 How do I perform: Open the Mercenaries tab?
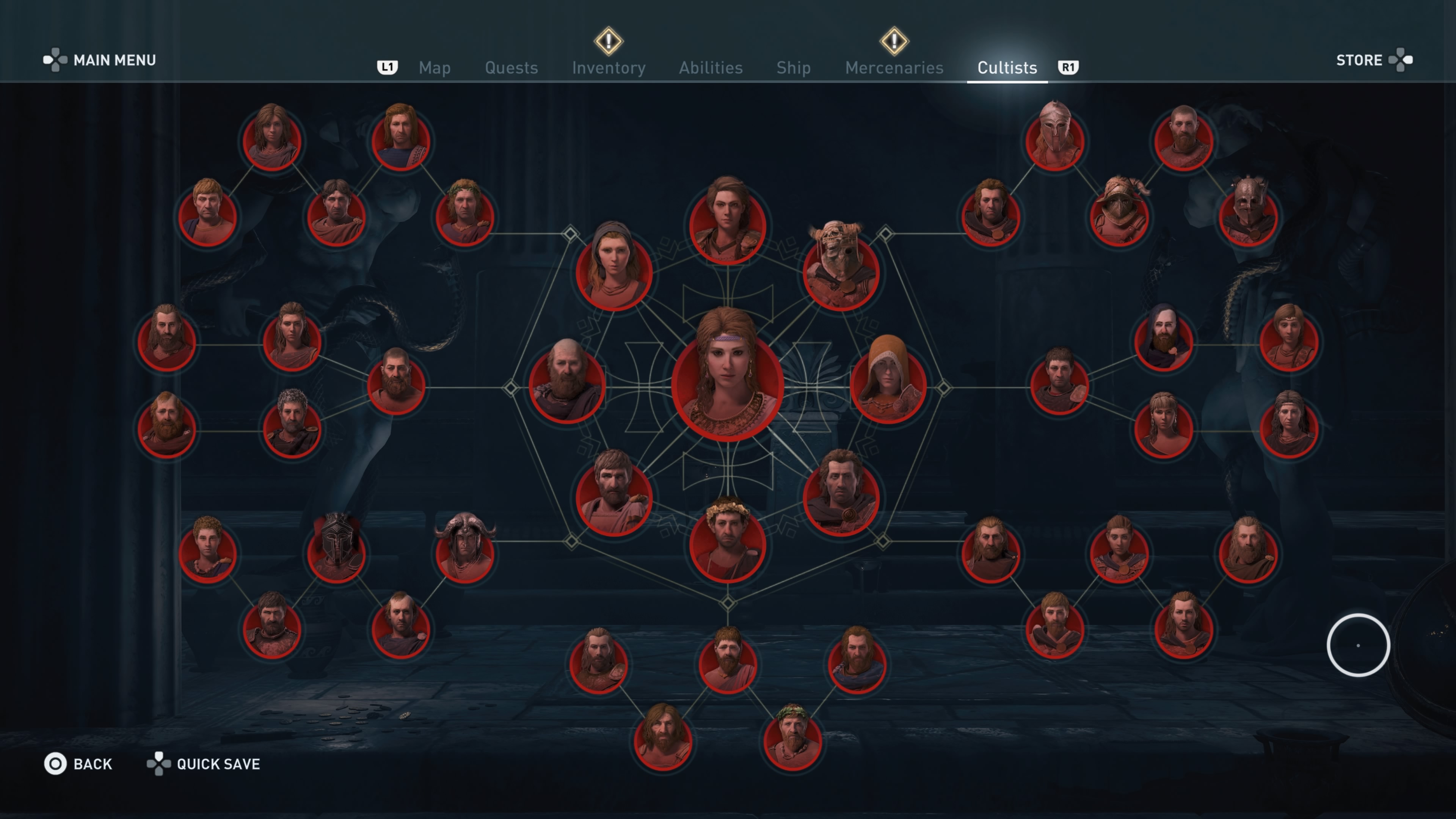894,68
